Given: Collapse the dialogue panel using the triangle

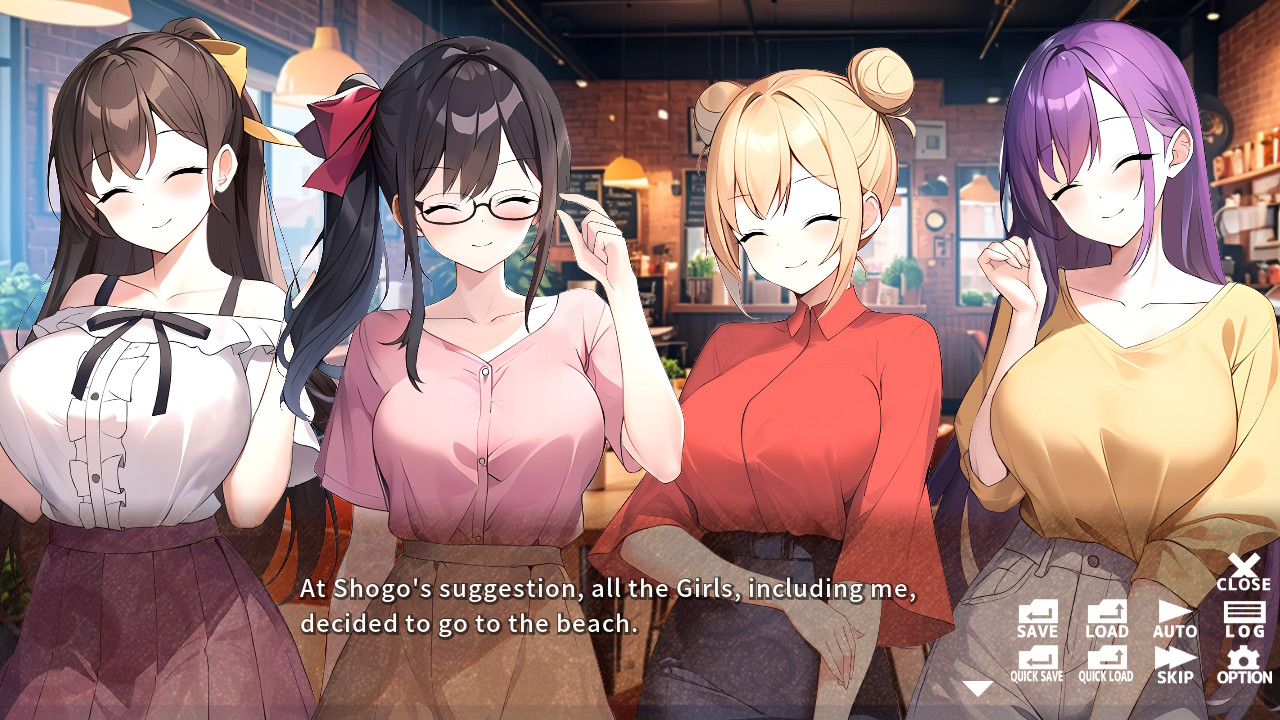Looking at the screenshot, I should tap(975, 686).
